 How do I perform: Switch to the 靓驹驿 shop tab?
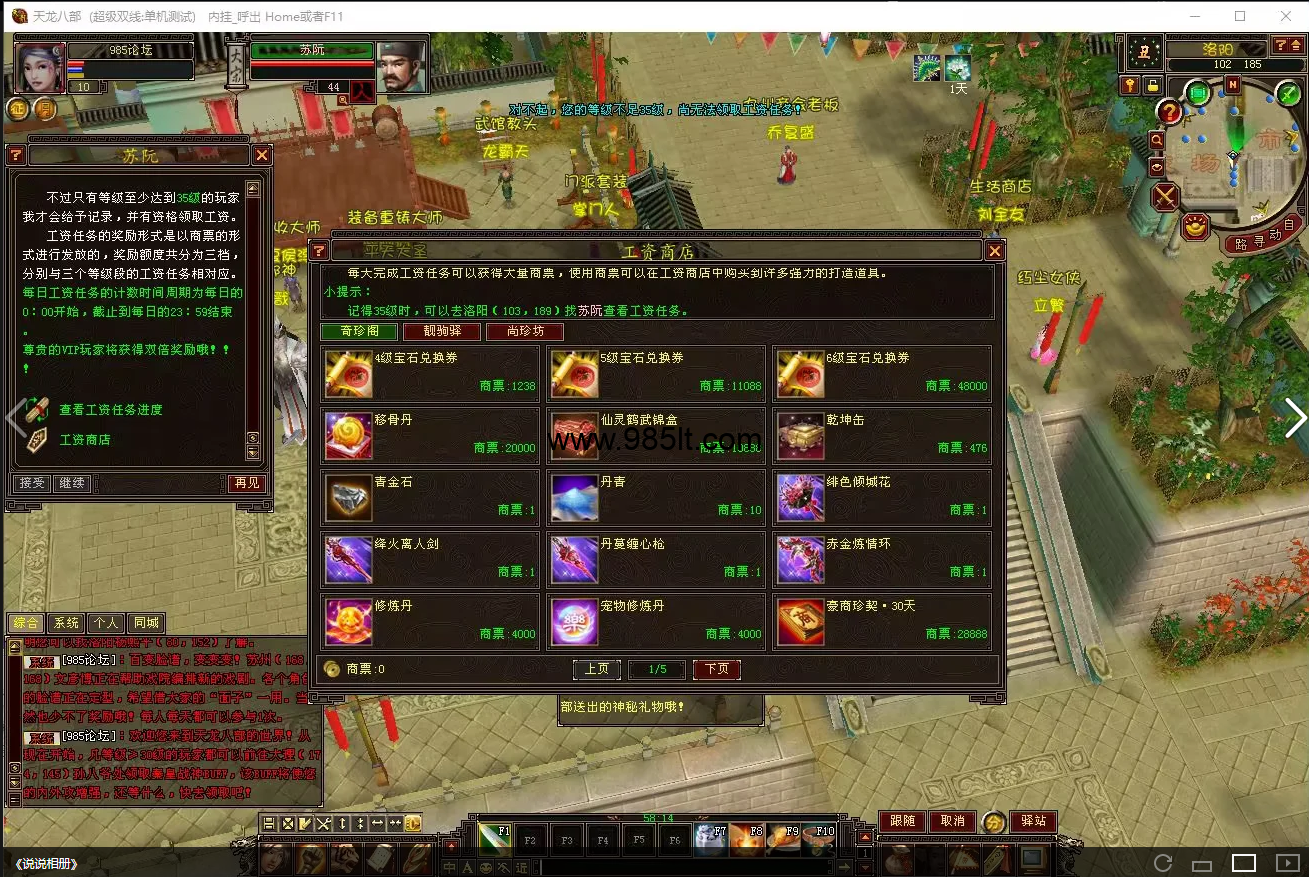pyautogui.click(x=441, y=332)
